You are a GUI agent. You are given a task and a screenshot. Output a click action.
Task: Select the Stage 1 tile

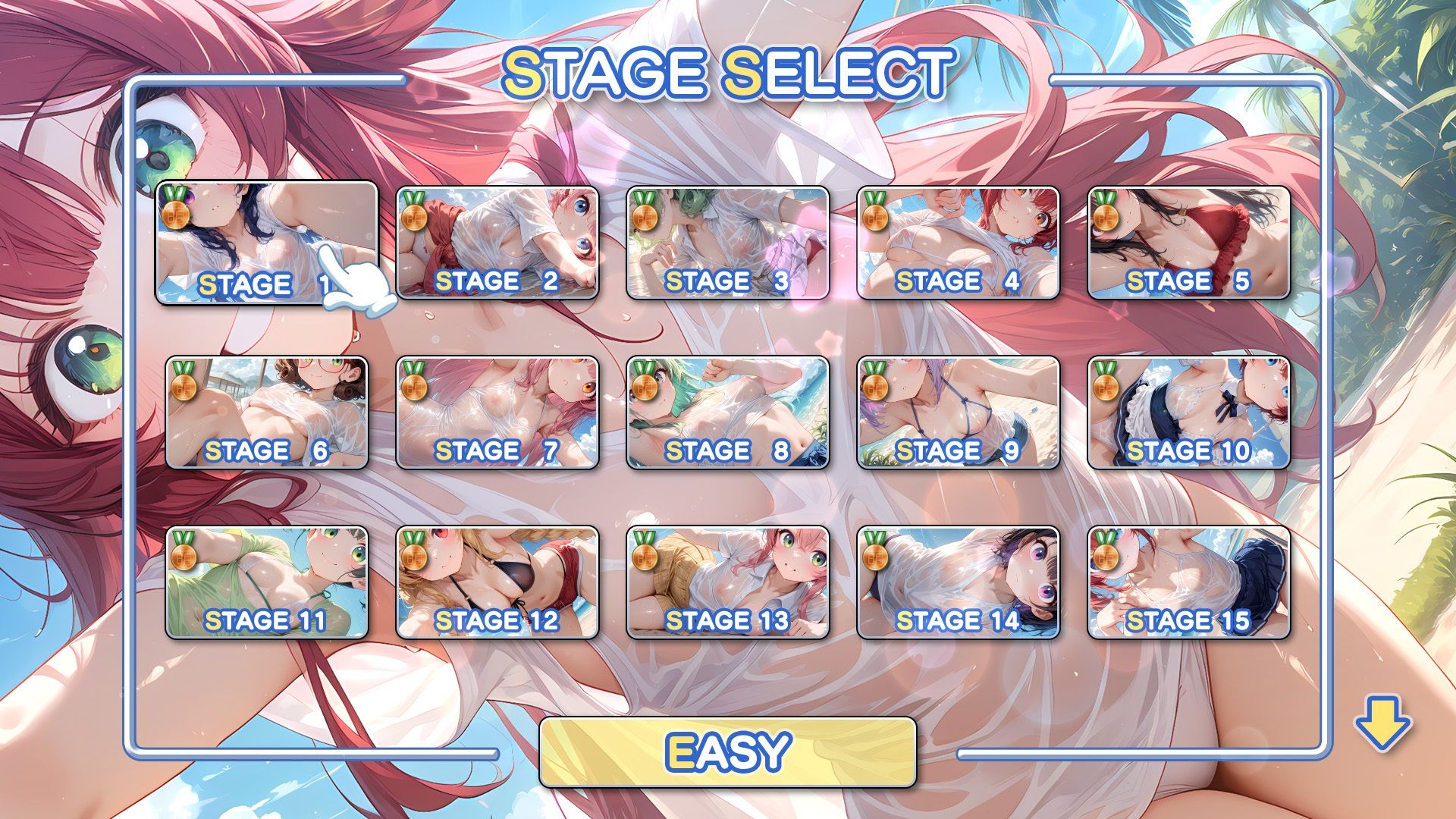266,243
